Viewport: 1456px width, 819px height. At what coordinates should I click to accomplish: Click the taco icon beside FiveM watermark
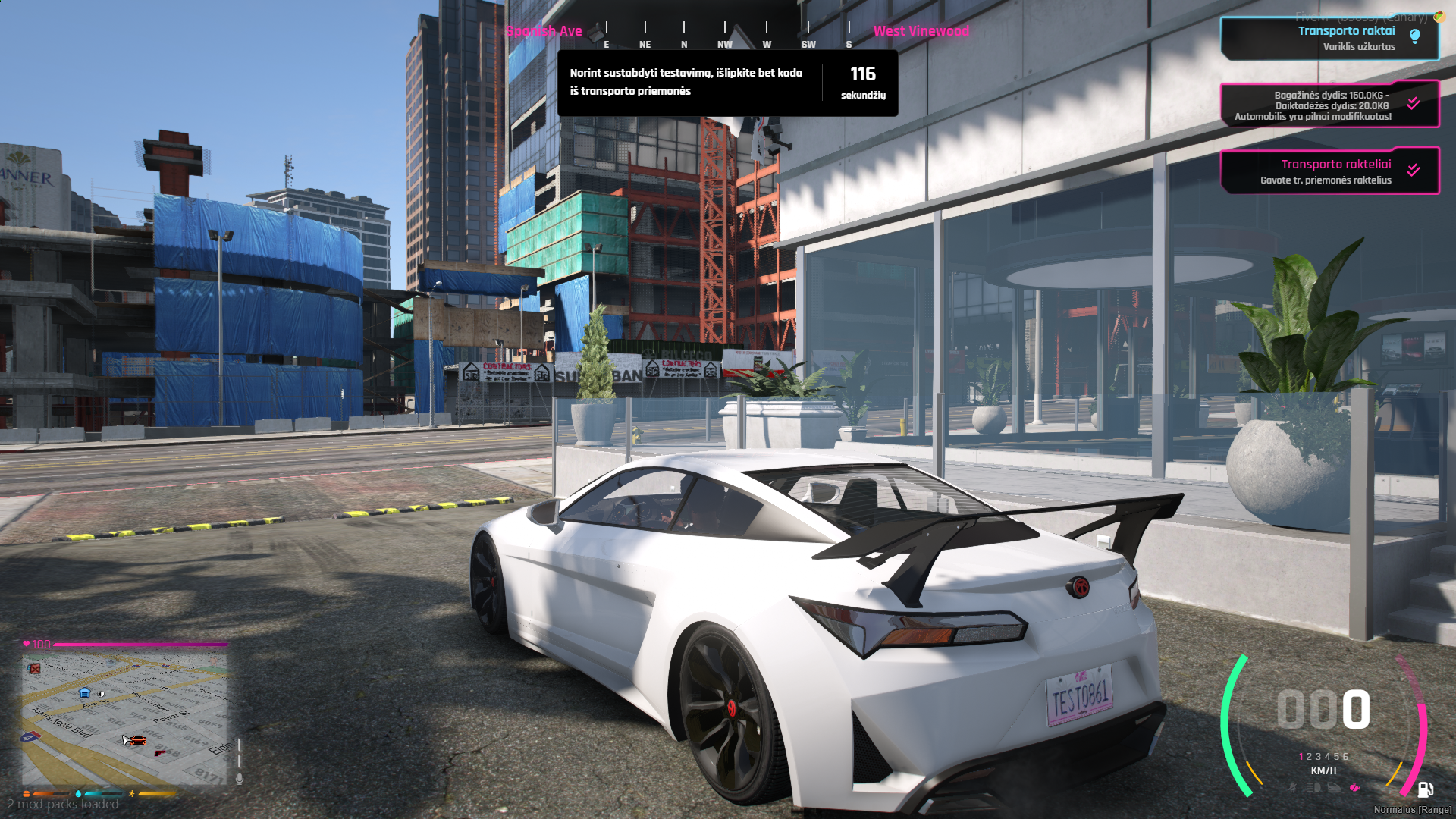click(x=1439, y=16)
